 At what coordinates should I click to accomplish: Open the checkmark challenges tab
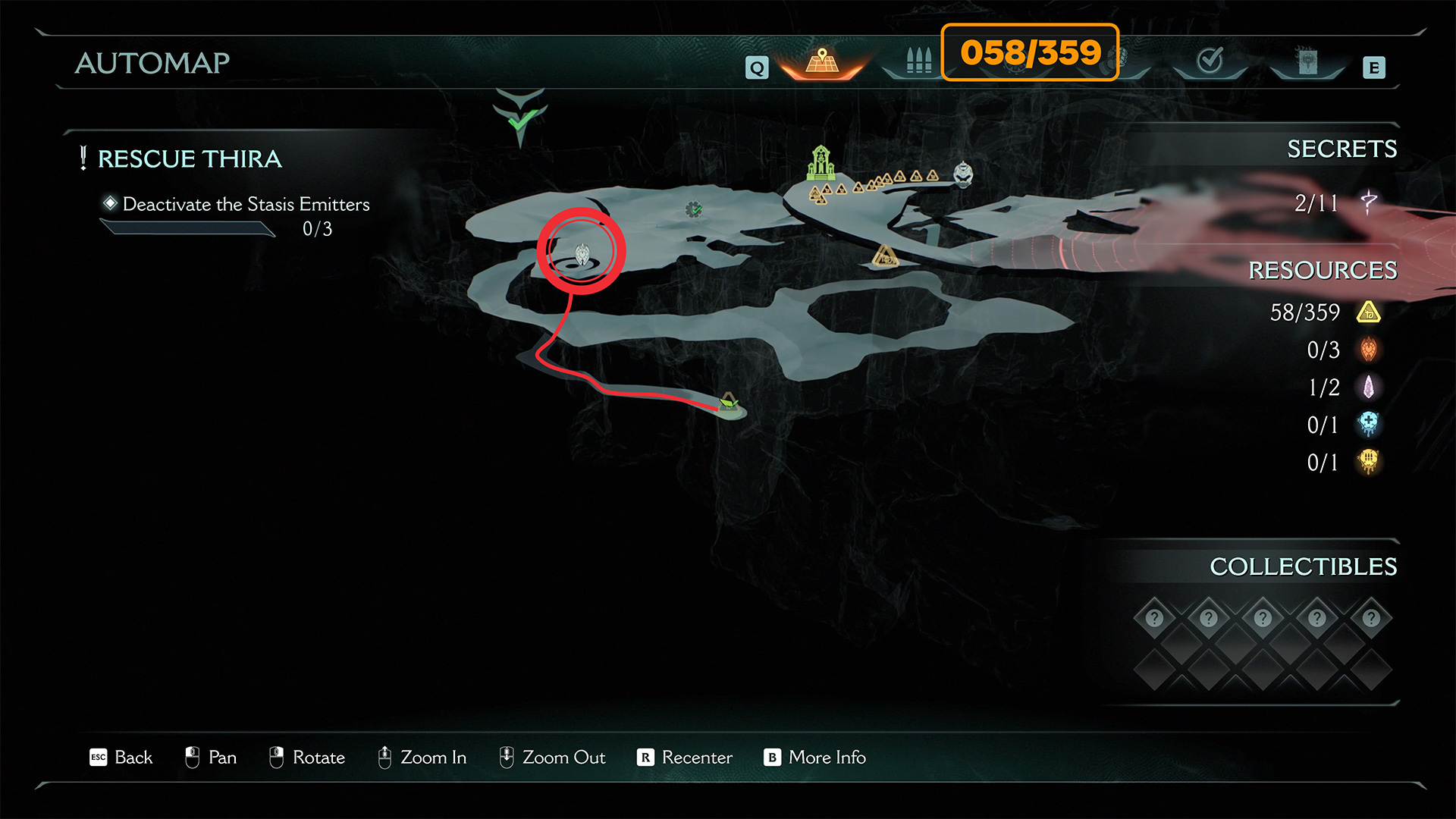[x=1210, y=61]
